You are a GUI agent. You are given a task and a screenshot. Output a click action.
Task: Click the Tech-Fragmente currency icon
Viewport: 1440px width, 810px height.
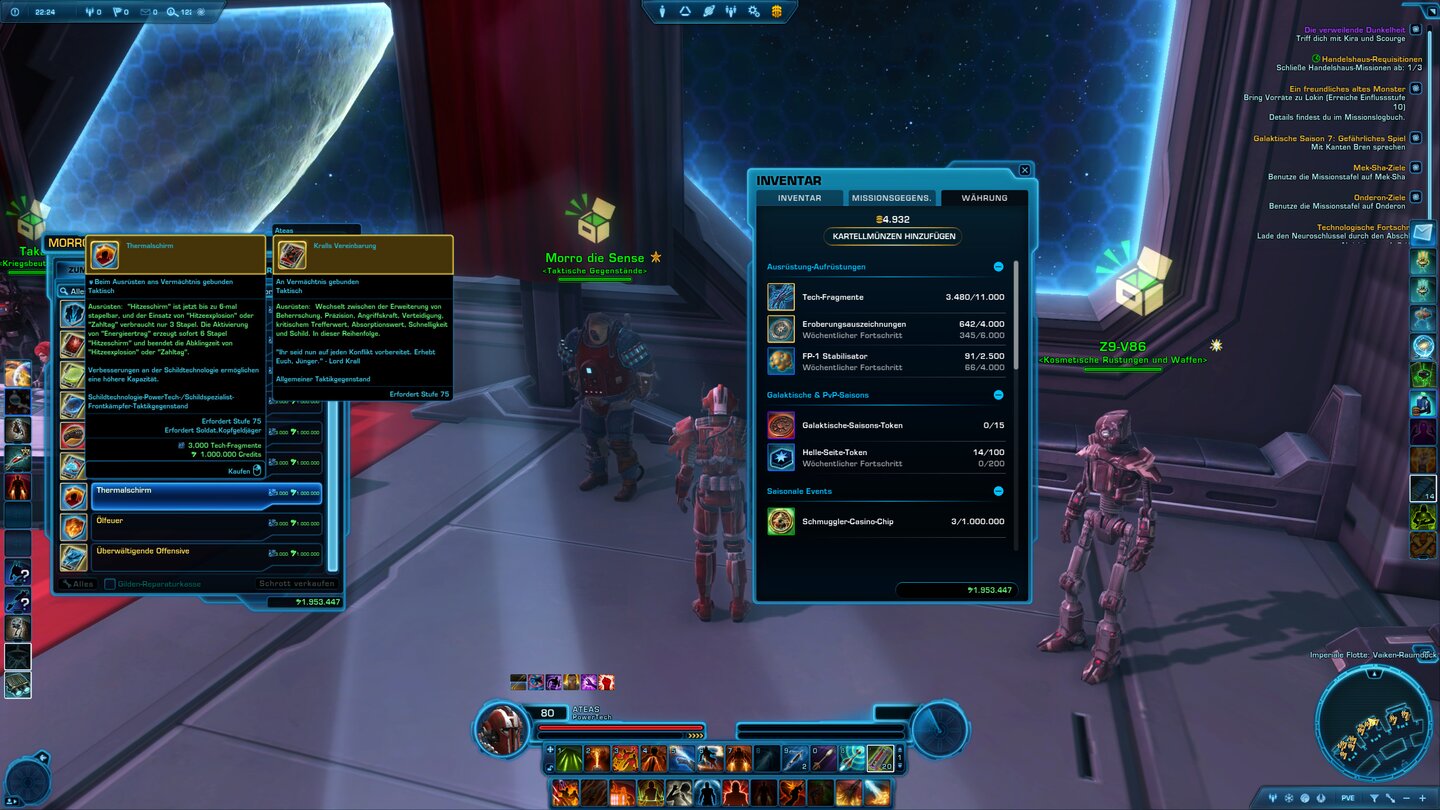coord(781,295)
